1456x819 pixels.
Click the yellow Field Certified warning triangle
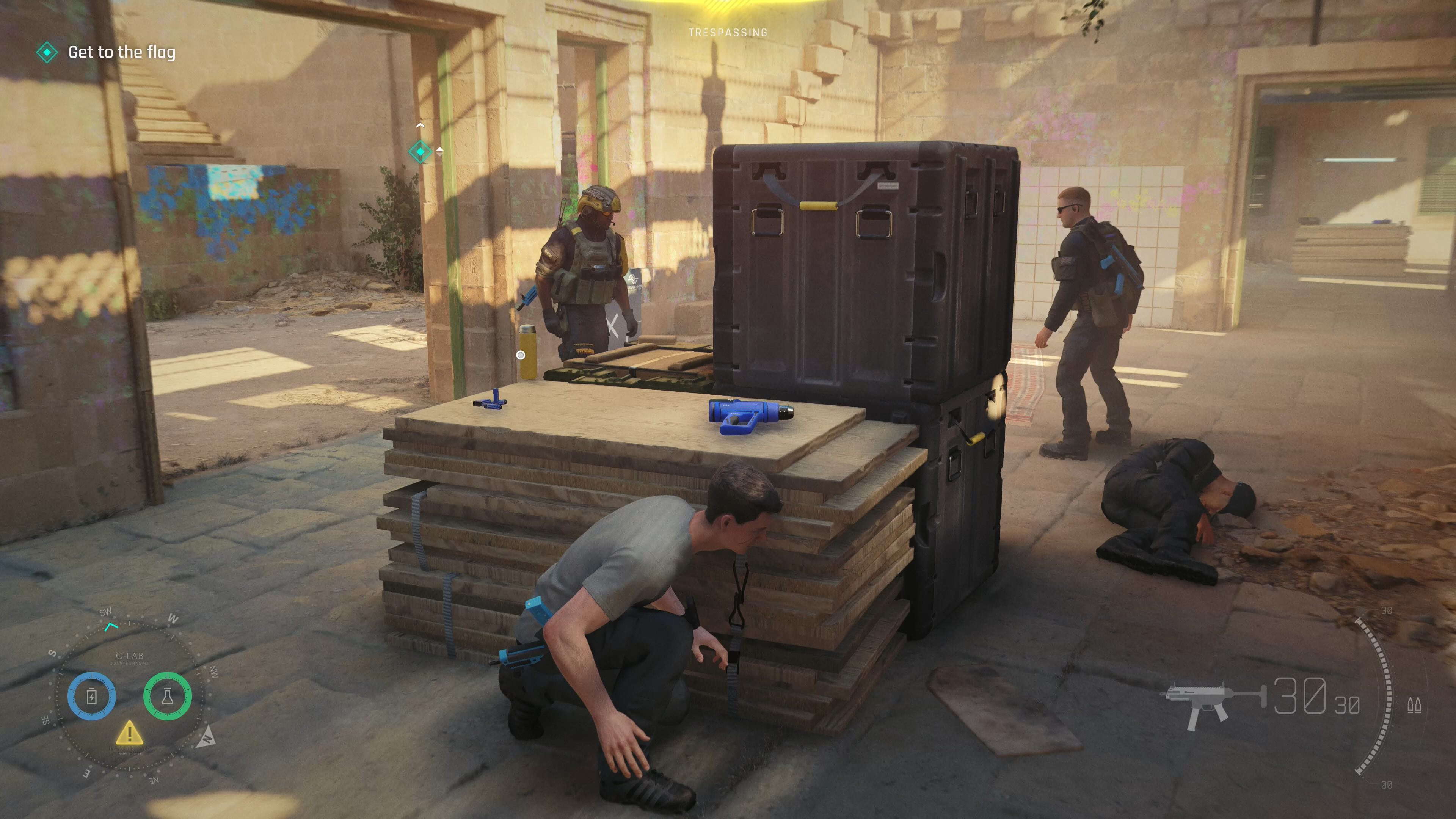[130, 735]
